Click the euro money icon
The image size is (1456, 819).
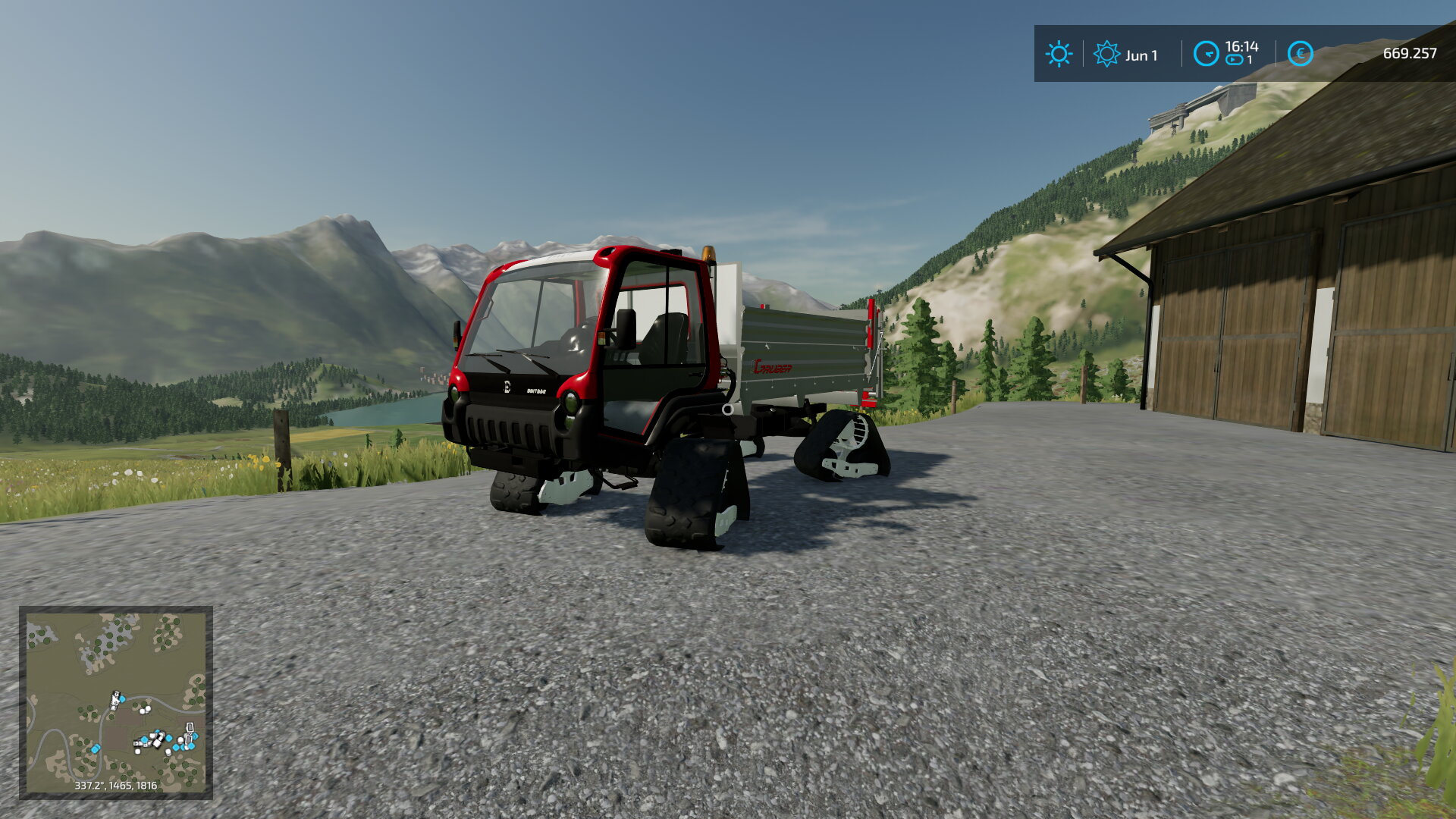click(x=1300, y=54)
